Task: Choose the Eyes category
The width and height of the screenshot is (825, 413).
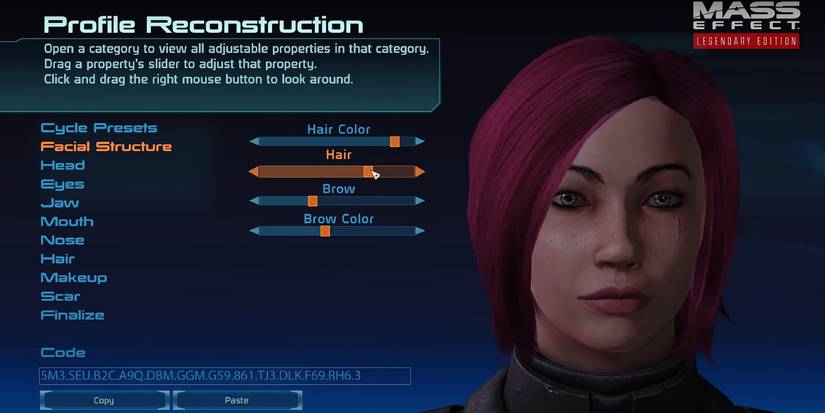Action: tap(62, 184)
